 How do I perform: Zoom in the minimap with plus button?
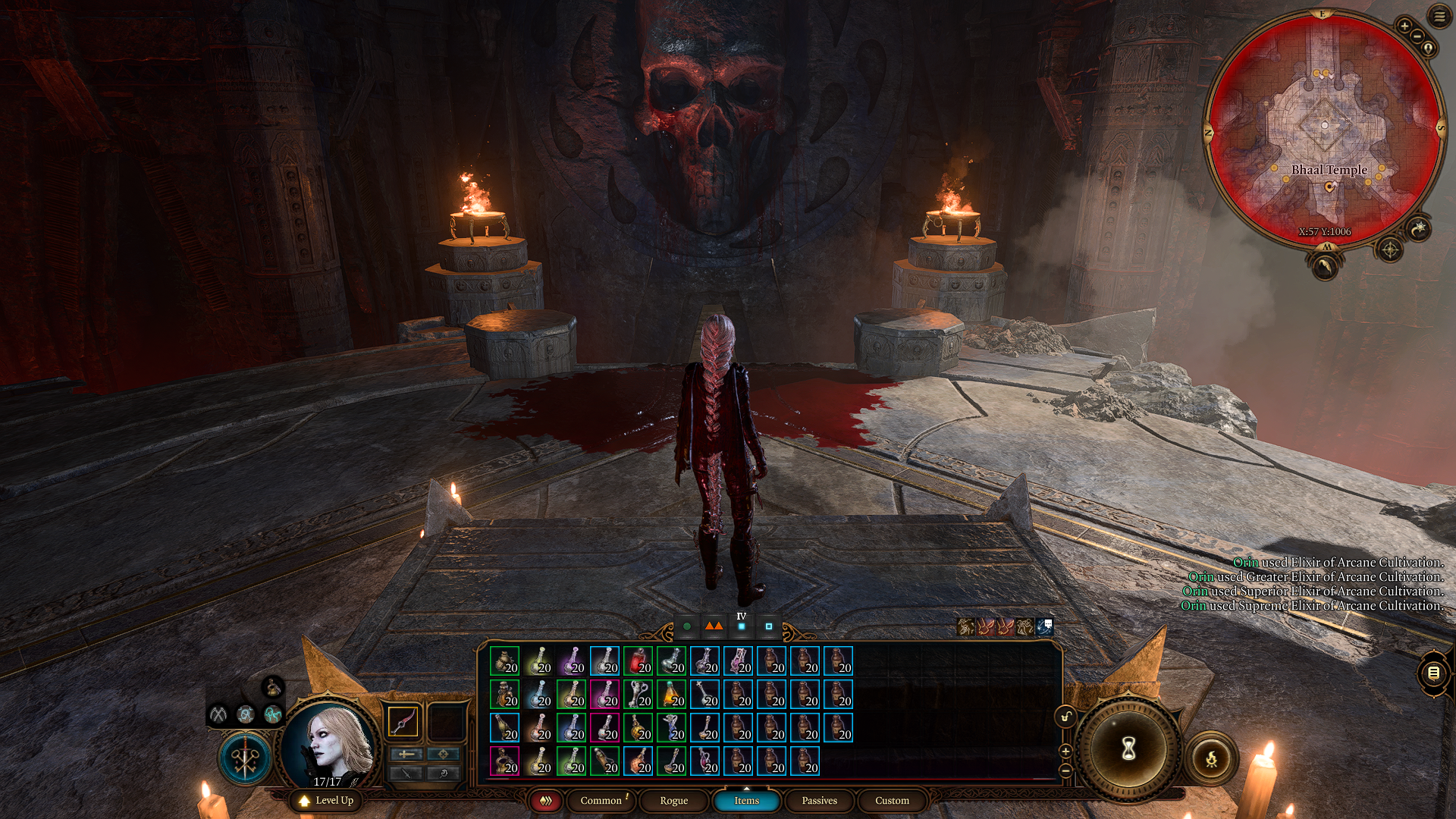[1404, 26]
